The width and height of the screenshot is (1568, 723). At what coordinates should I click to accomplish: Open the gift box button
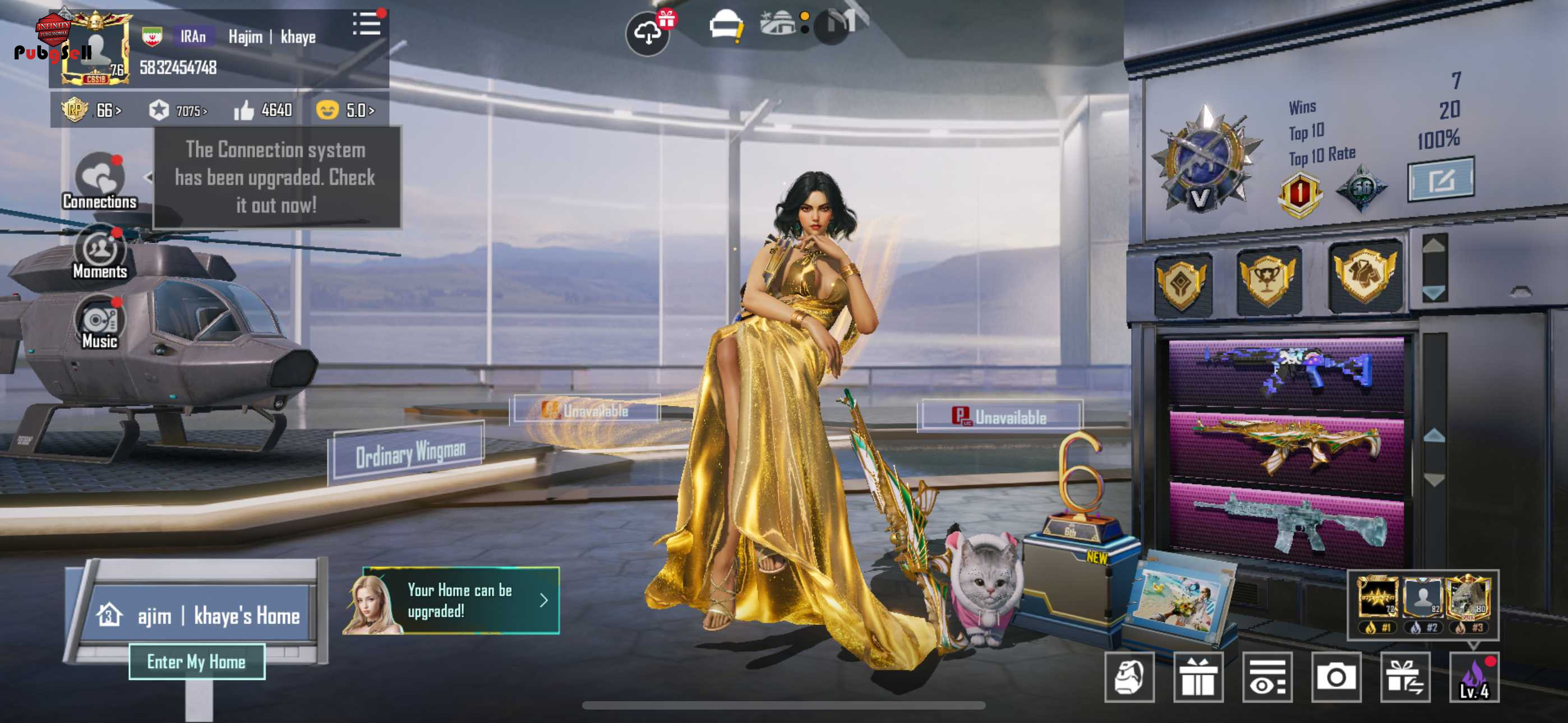[x=1198, y=676]
